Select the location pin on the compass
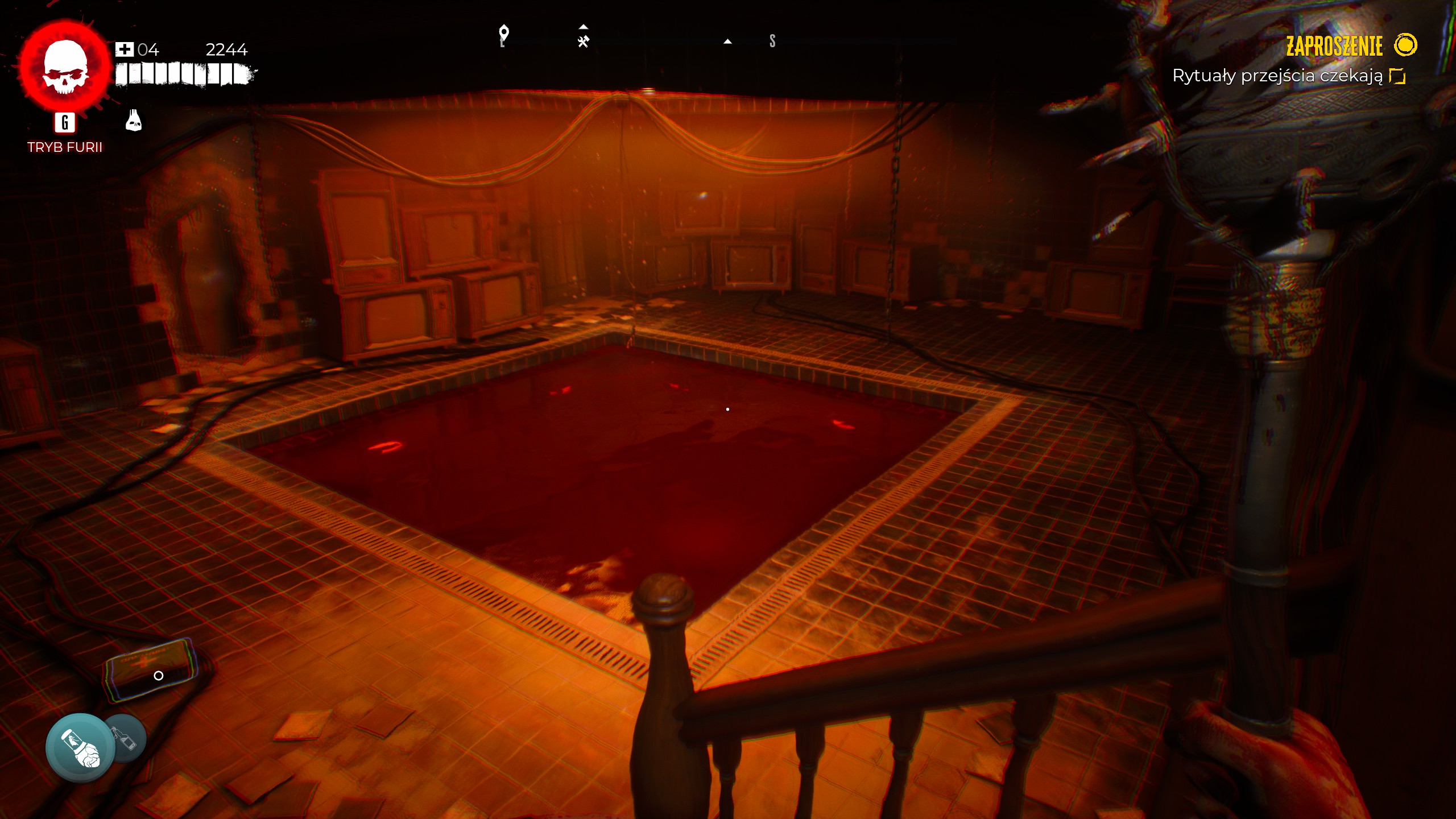1456x819 pixels. click(503, 35)
